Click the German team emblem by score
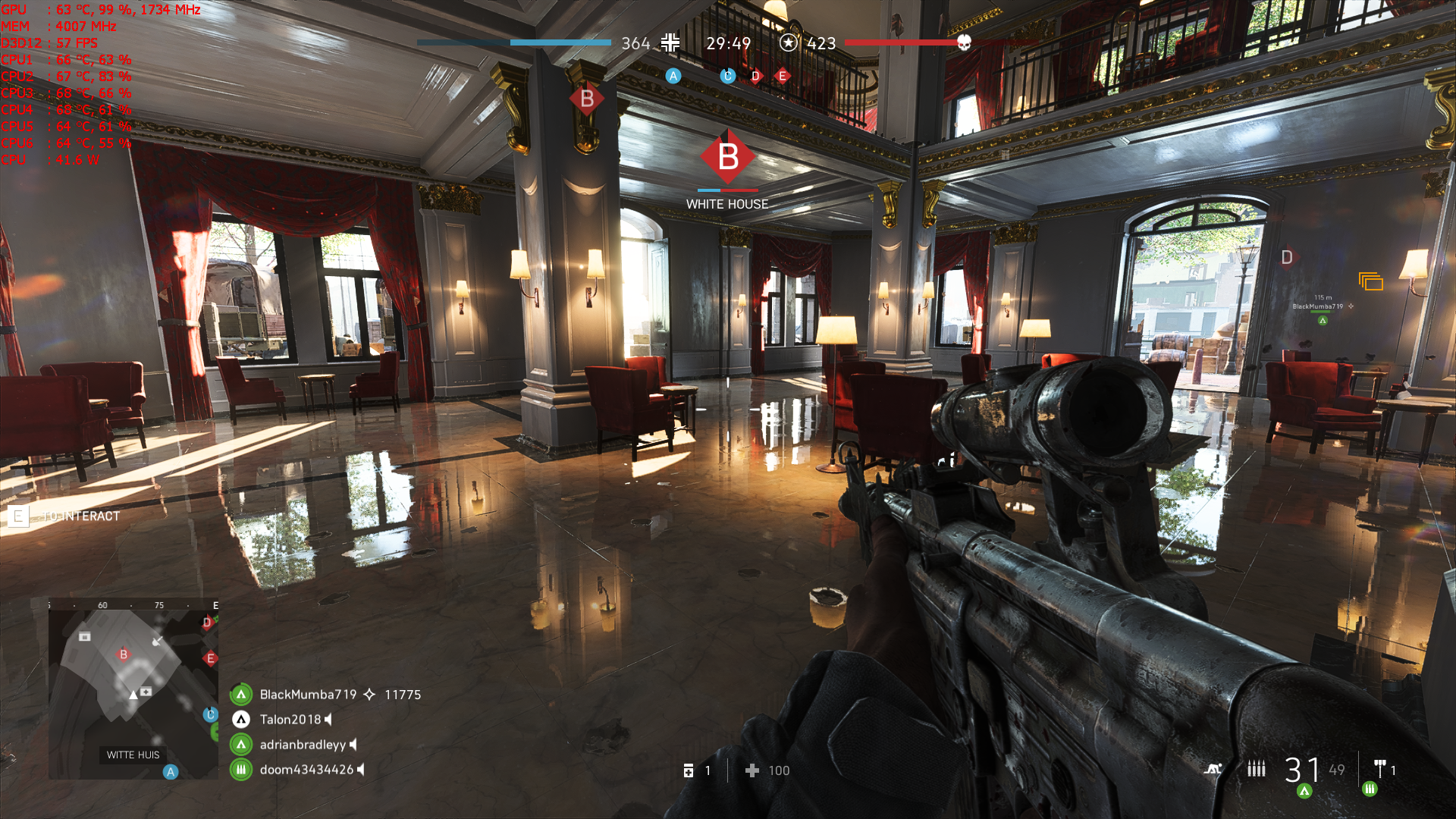This screenshot has width=1456, height=819. point(670,42)
